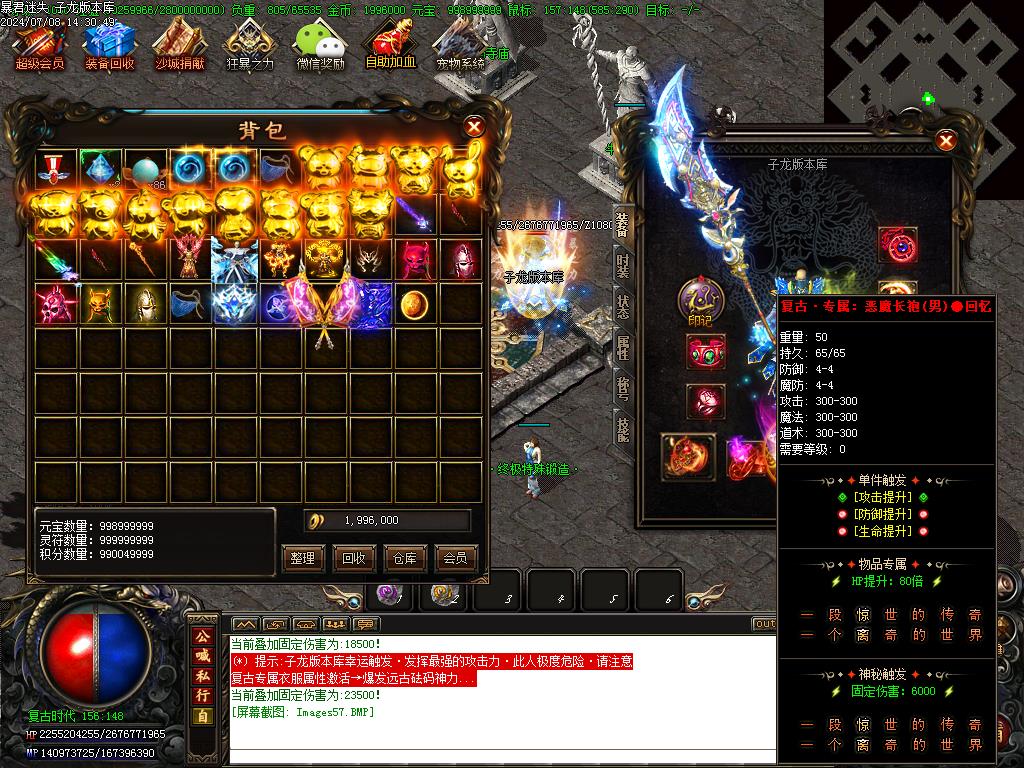This screenshot has width=1024, height=768.
Task: Close the character equipment panel
Action: [x=946, y=141]
